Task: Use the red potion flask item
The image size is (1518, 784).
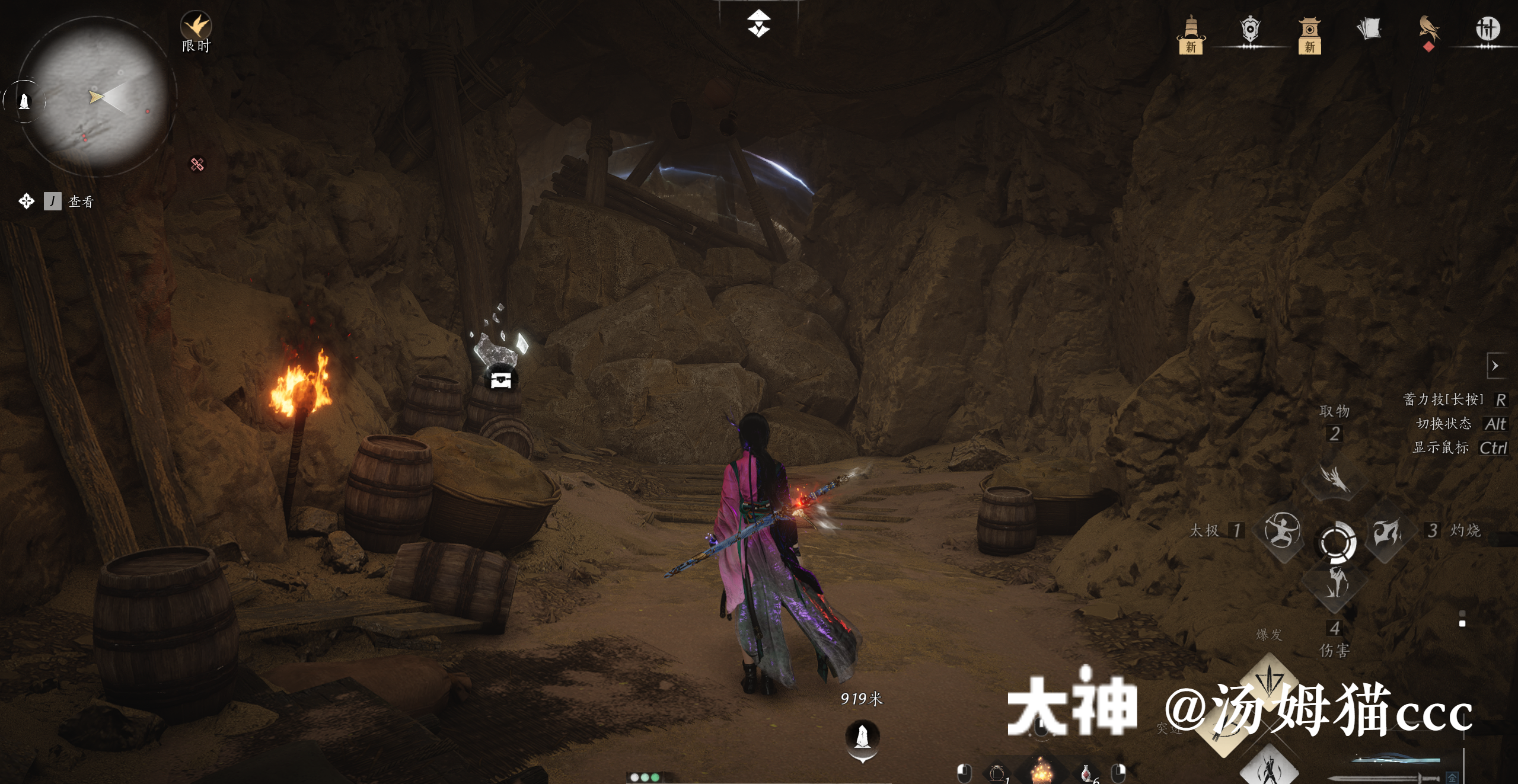Action: 1086,773
